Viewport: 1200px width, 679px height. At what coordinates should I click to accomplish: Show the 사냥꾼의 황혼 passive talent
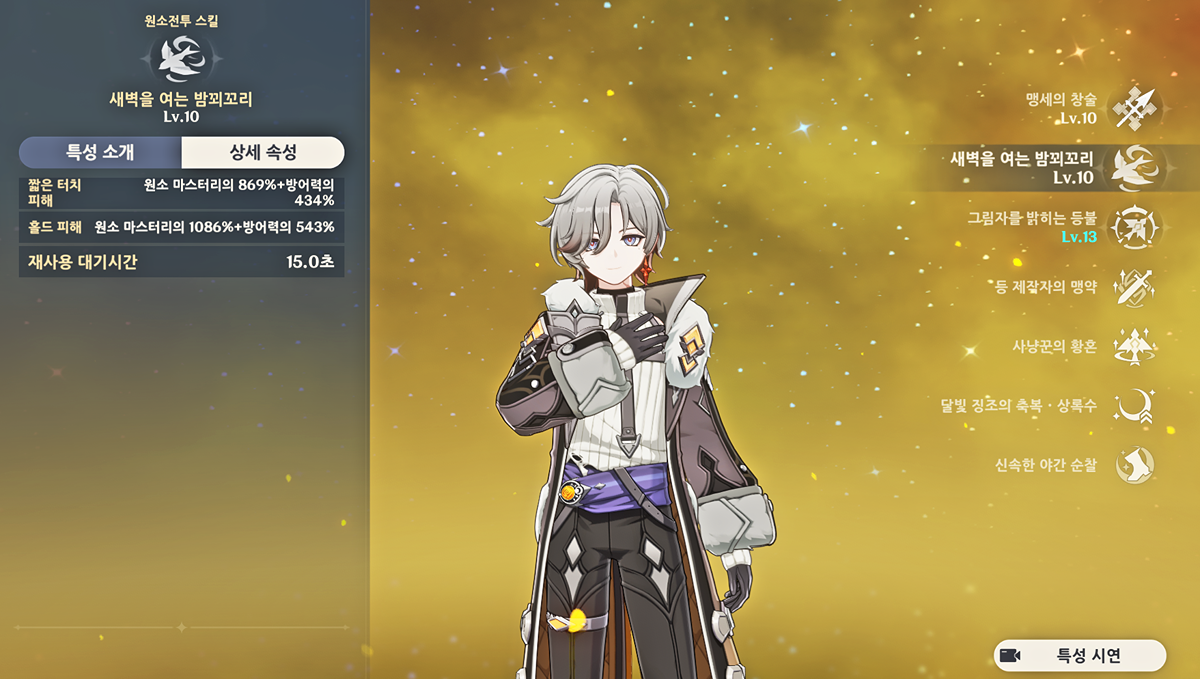1134,347
